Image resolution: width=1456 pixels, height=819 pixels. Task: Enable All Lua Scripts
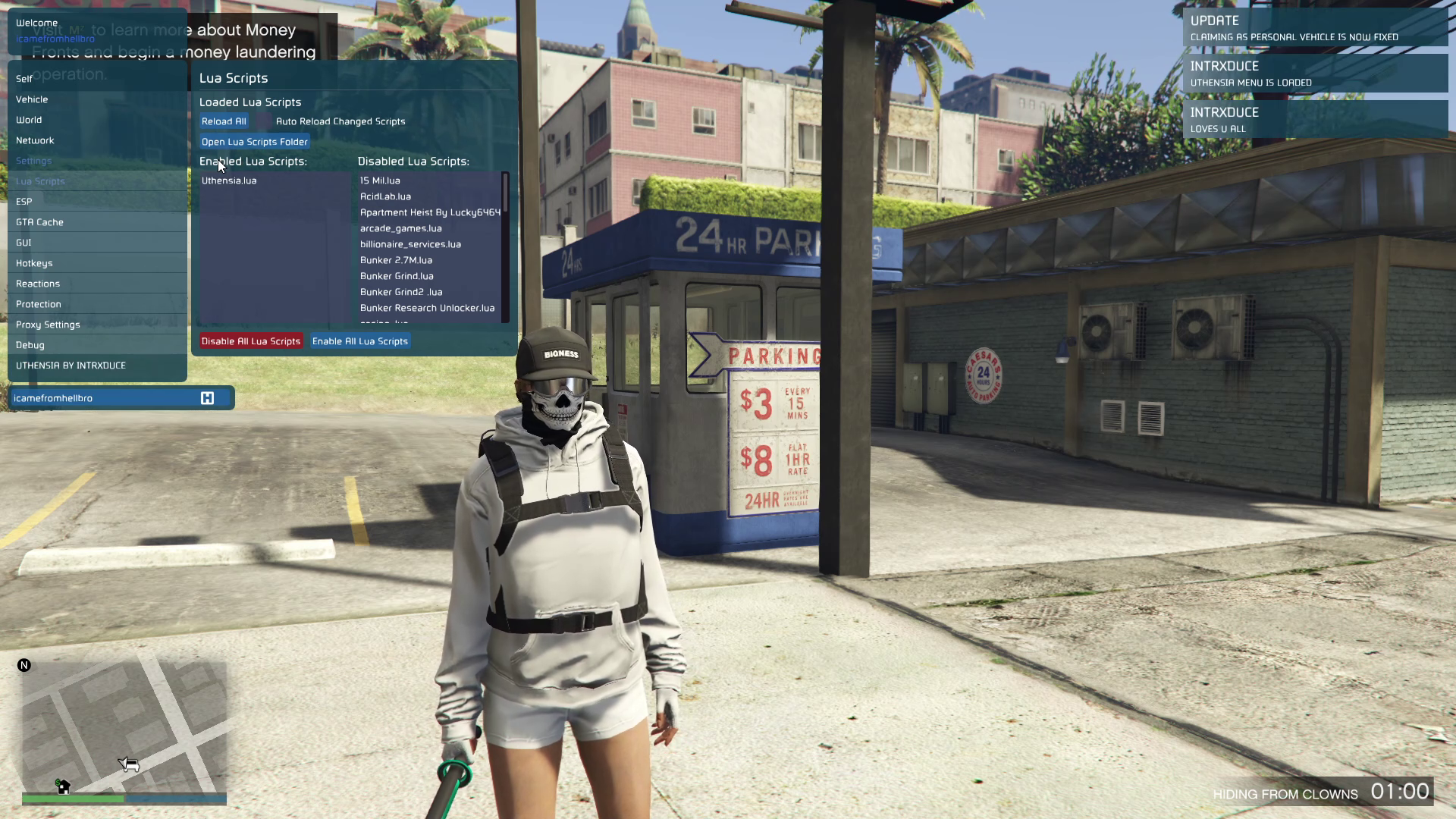coord(360,341)
